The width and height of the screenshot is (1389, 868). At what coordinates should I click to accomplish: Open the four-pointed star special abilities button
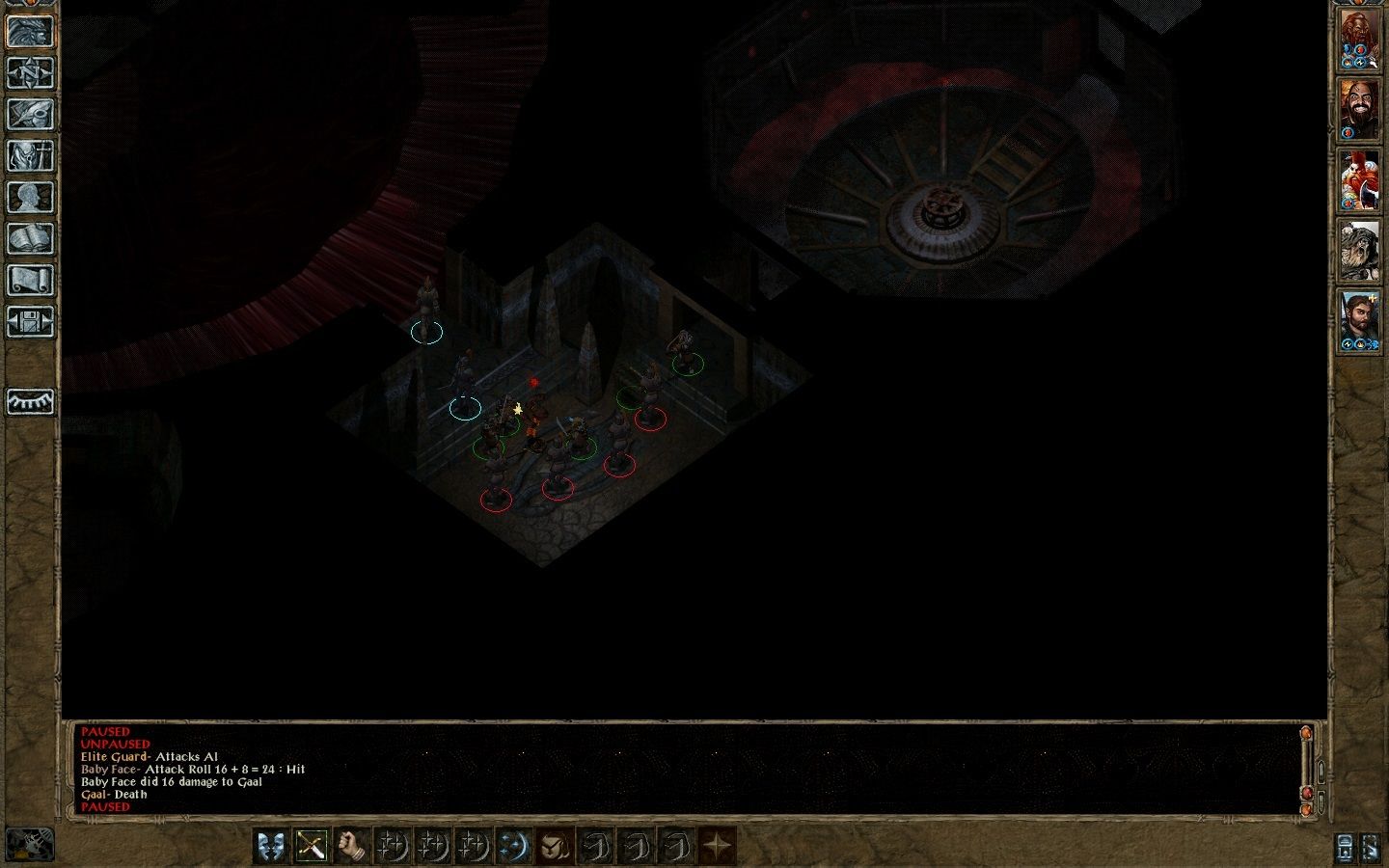pyautogui.click(x=717, y=847)
